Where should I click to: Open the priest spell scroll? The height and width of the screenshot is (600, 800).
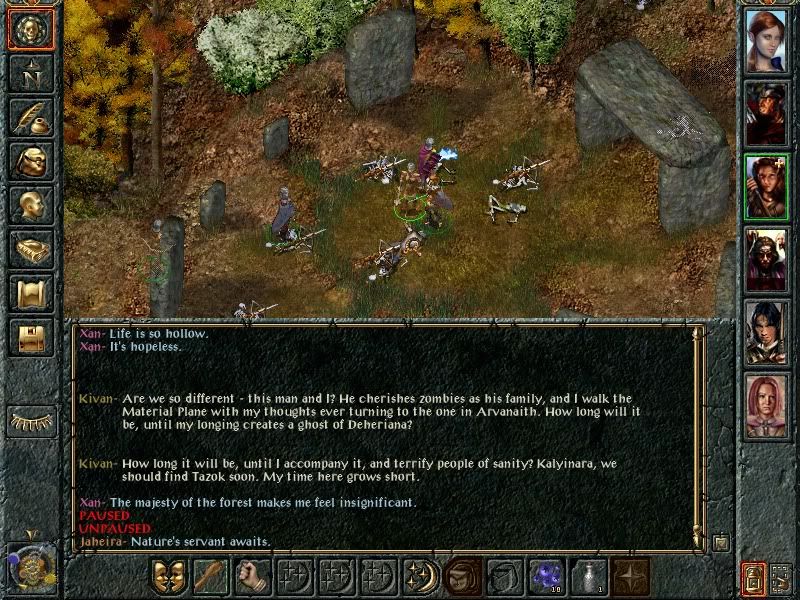pos(30,293)
